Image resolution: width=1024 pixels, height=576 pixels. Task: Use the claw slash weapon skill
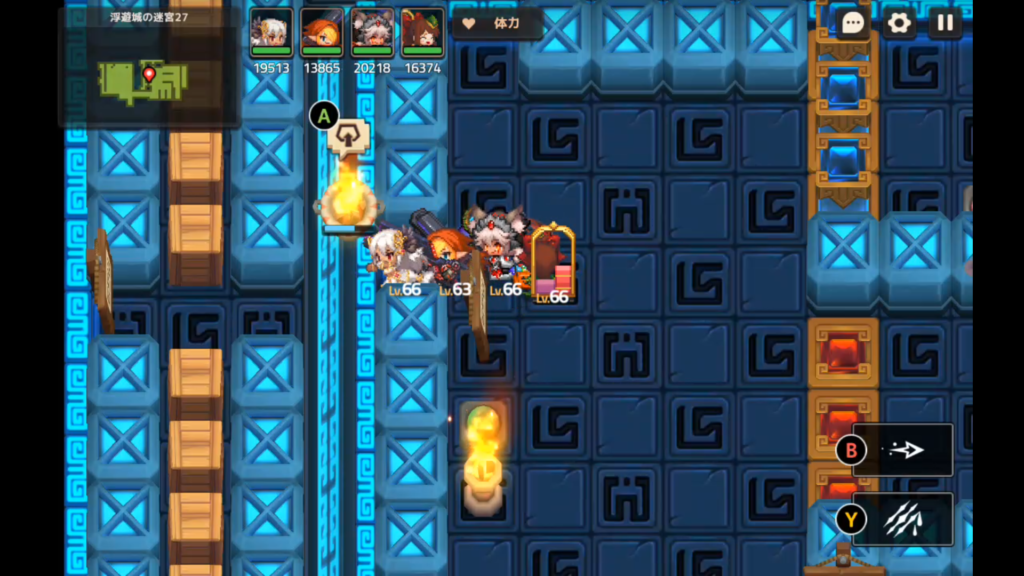(903, 519)
